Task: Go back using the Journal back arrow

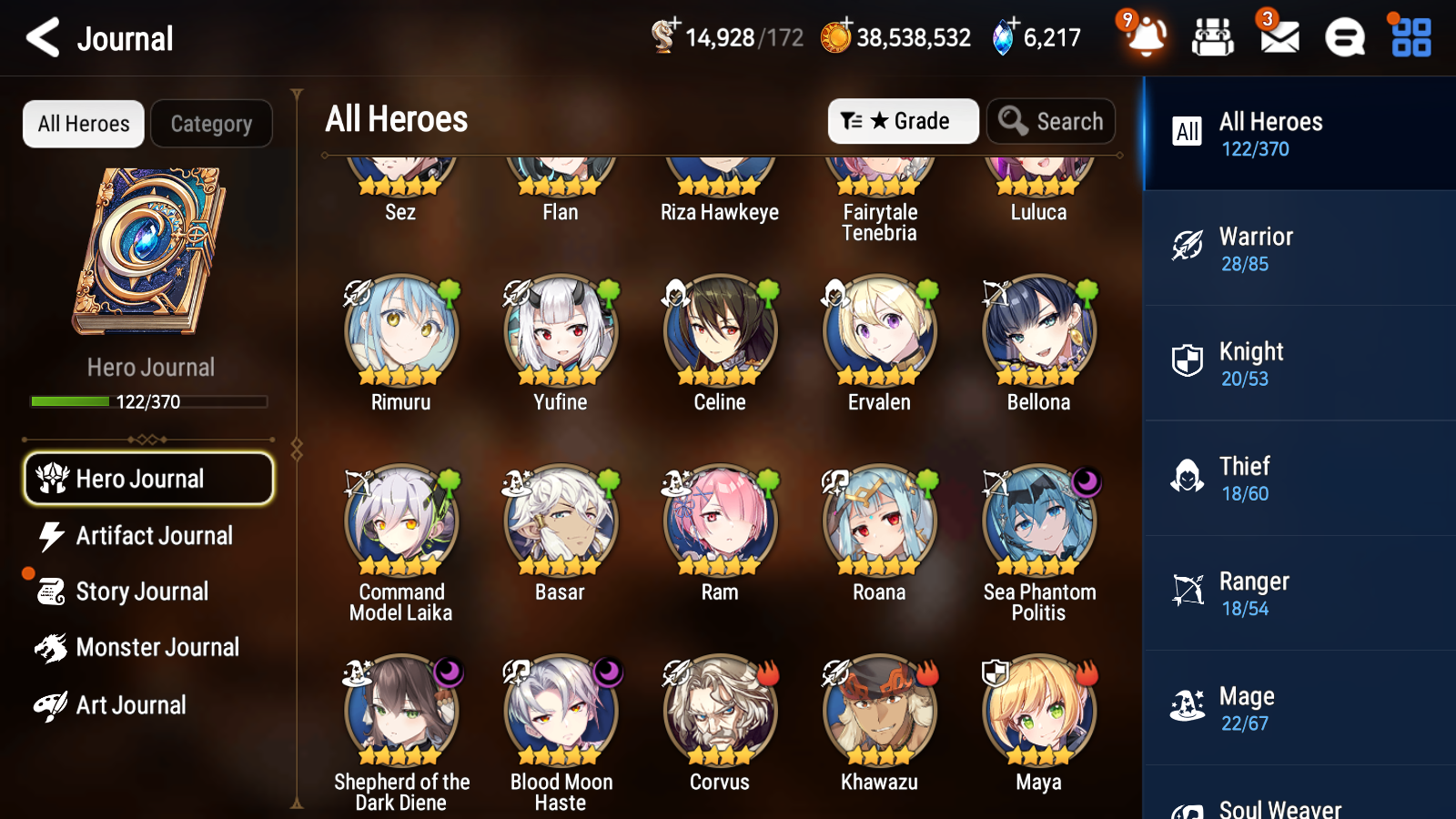Action: (40, 38)
